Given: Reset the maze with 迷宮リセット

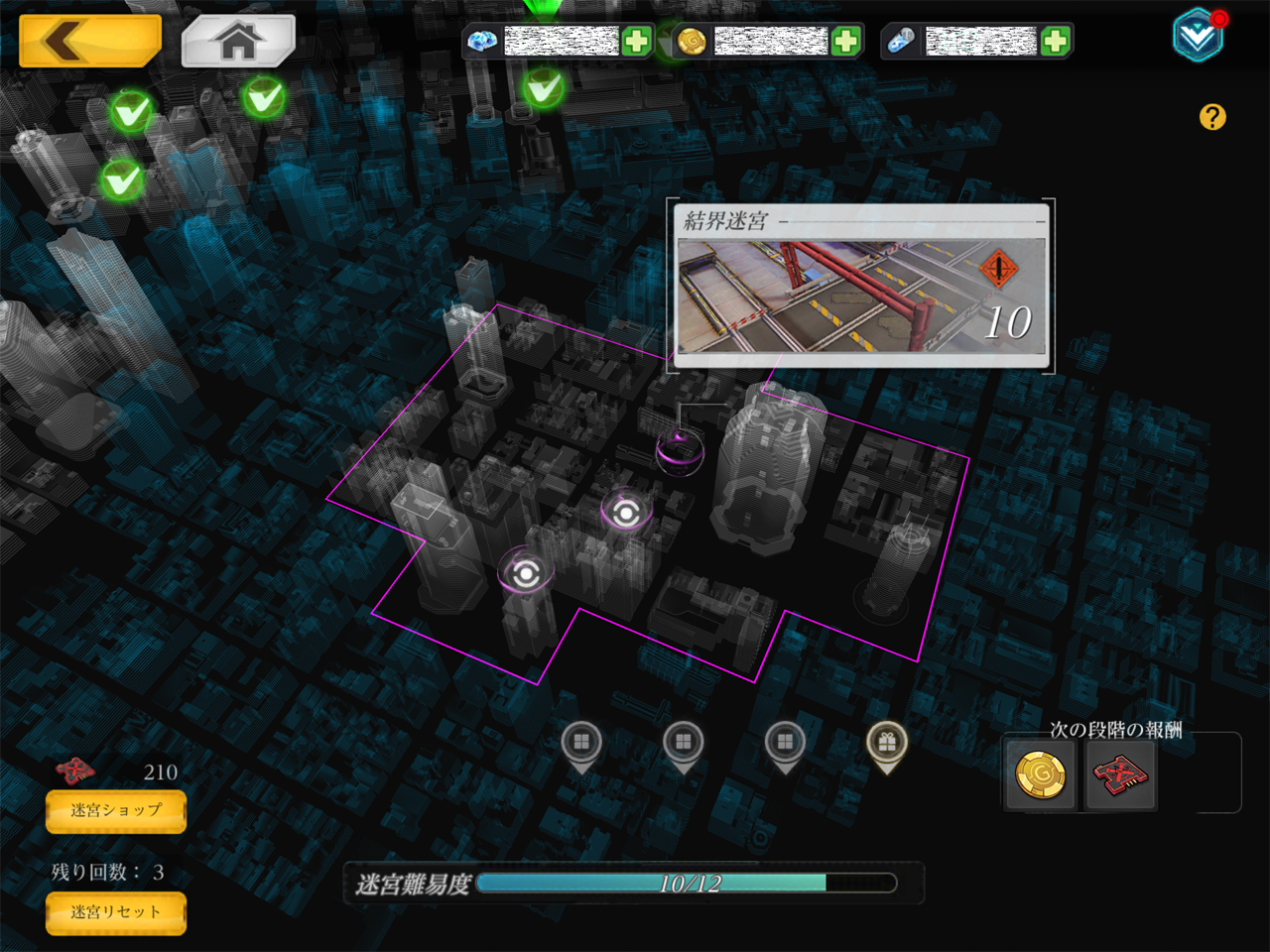Looking at the screenshot, I should pyautogui.click(x=116, y=912).
